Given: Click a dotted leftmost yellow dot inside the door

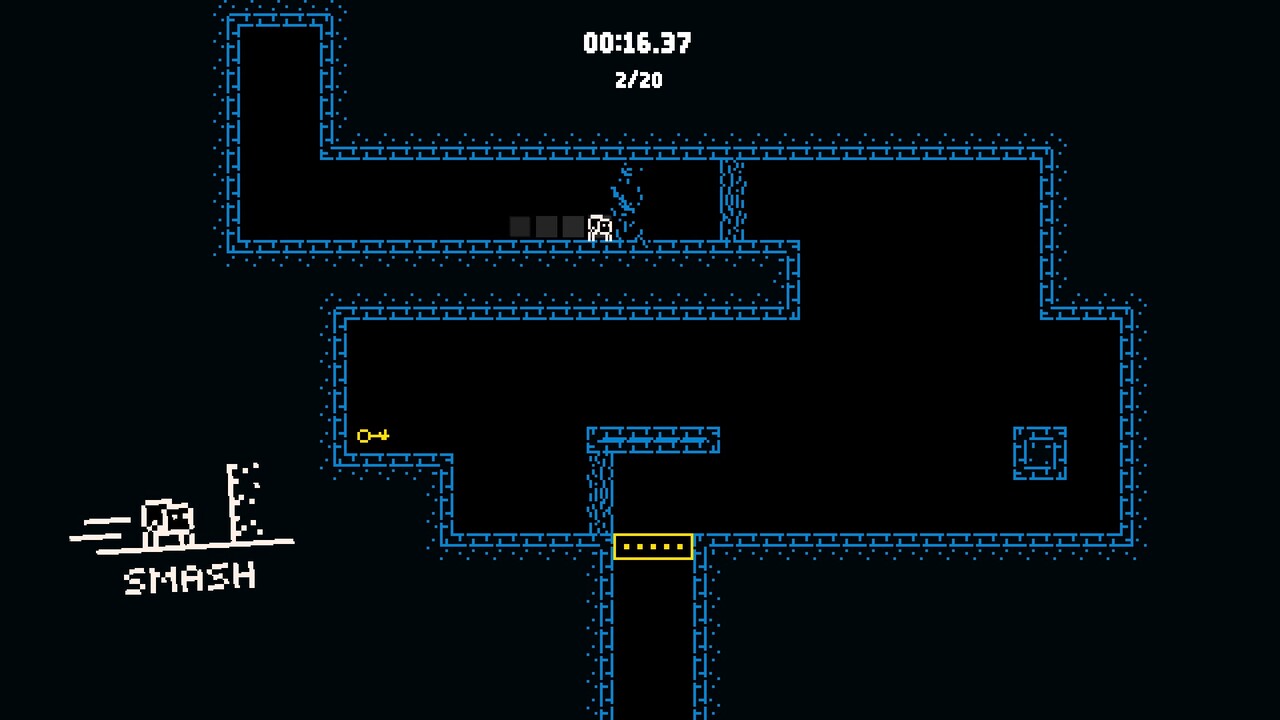Looking at the screenshot, I should [627, 546].
